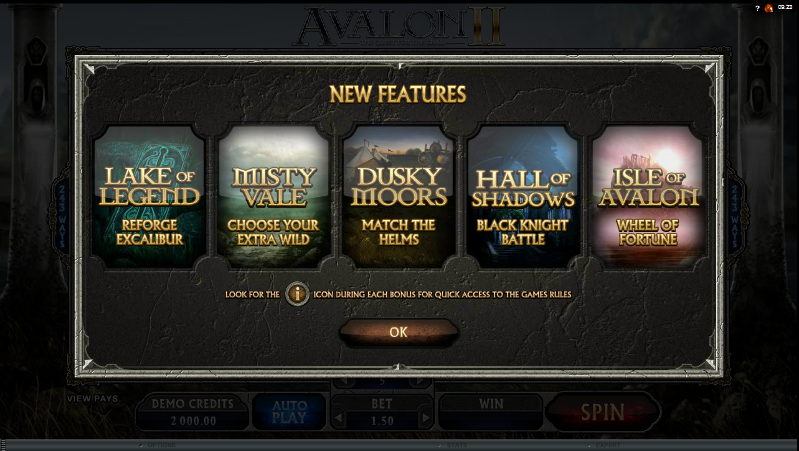The width and height of the screenshot is (799, 451).
Task: Select the Lake of Legend feature card
Action: [x=149, y=198]
